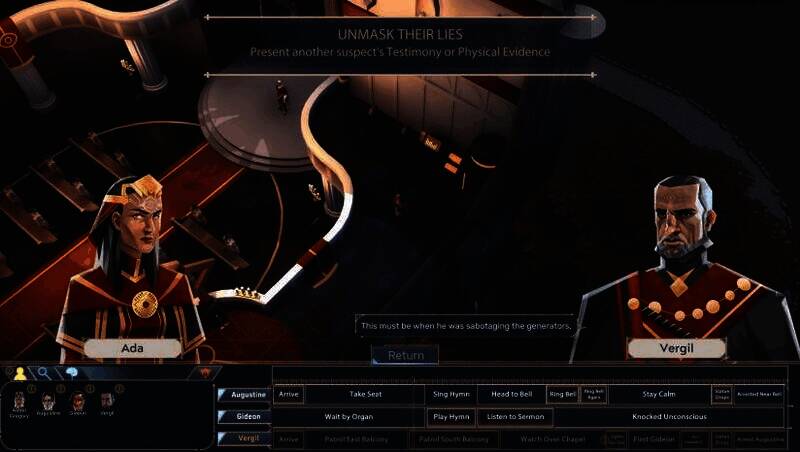Choose the Ring Bell testimony
The image size is (800, 452).
562,395
